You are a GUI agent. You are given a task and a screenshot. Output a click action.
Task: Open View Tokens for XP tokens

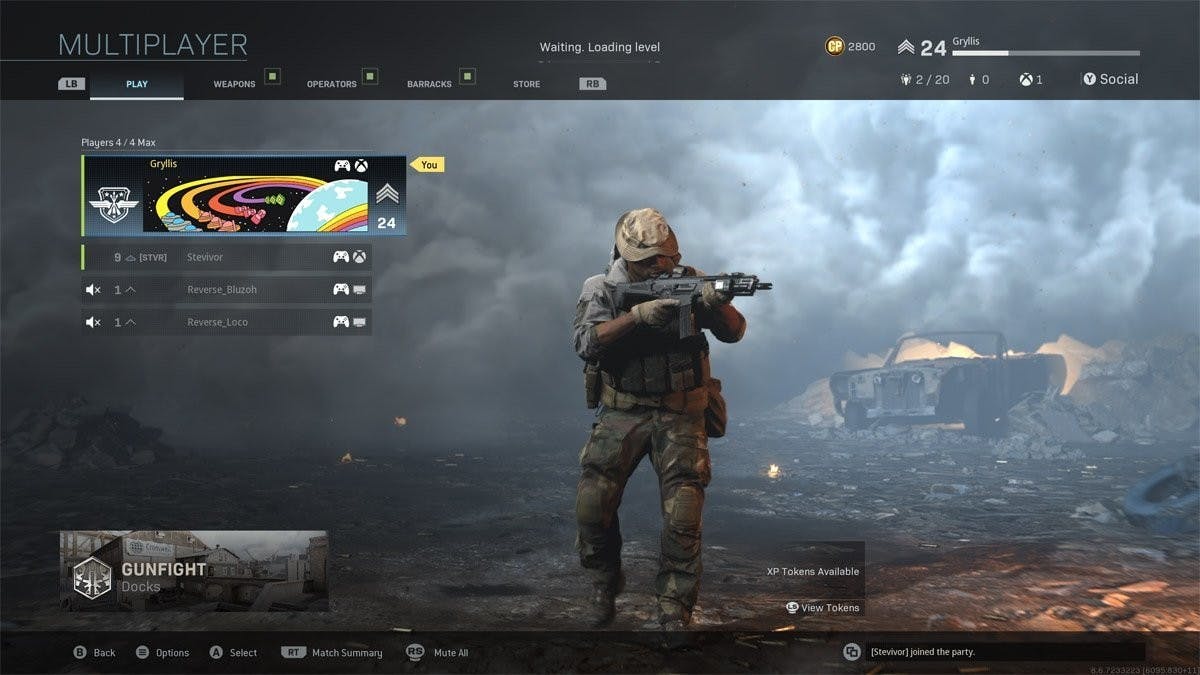click(x=823, y=607)
